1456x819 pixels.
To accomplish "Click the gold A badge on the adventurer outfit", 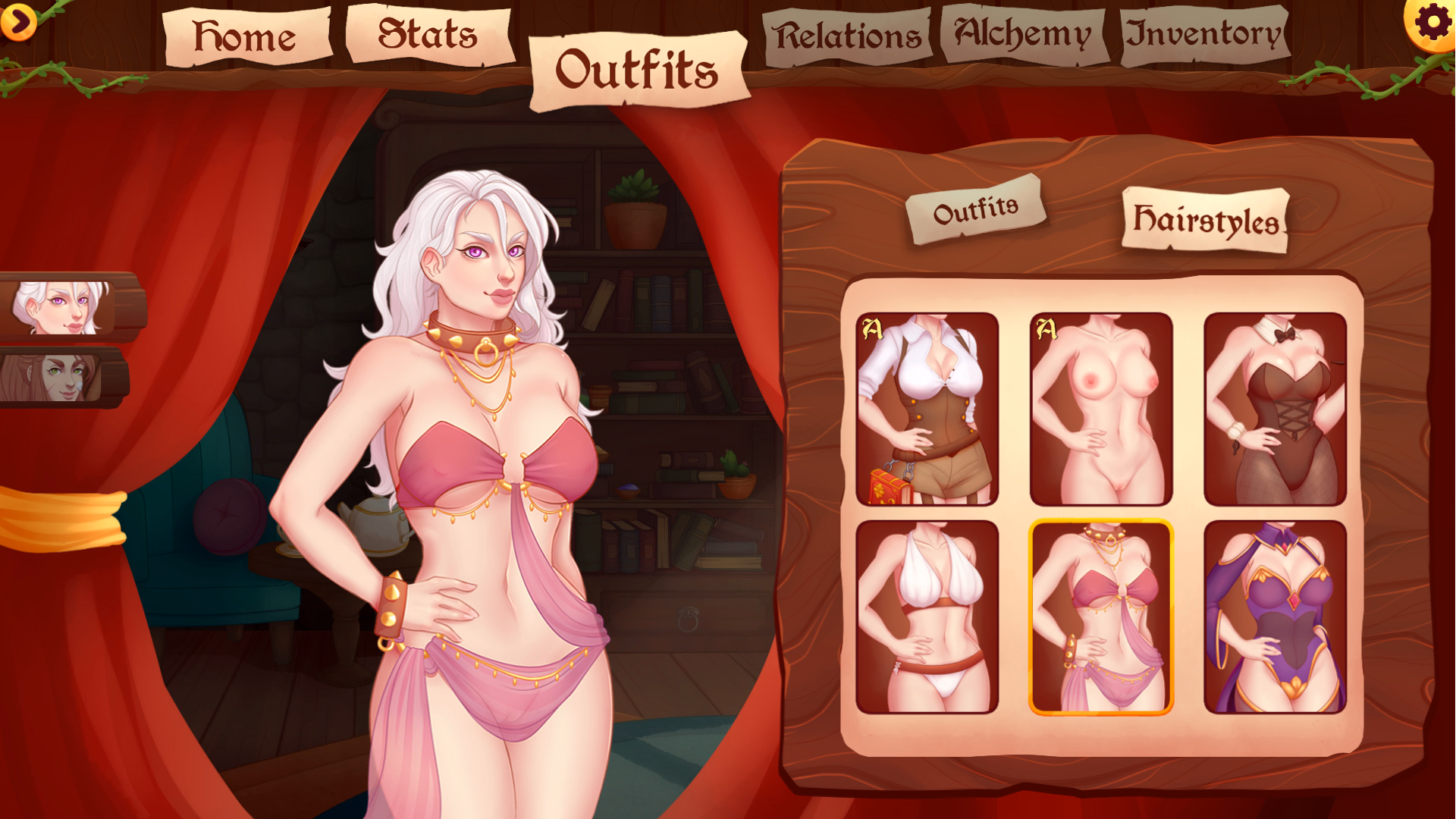I will pyautogui.click(x=874, y=328).
